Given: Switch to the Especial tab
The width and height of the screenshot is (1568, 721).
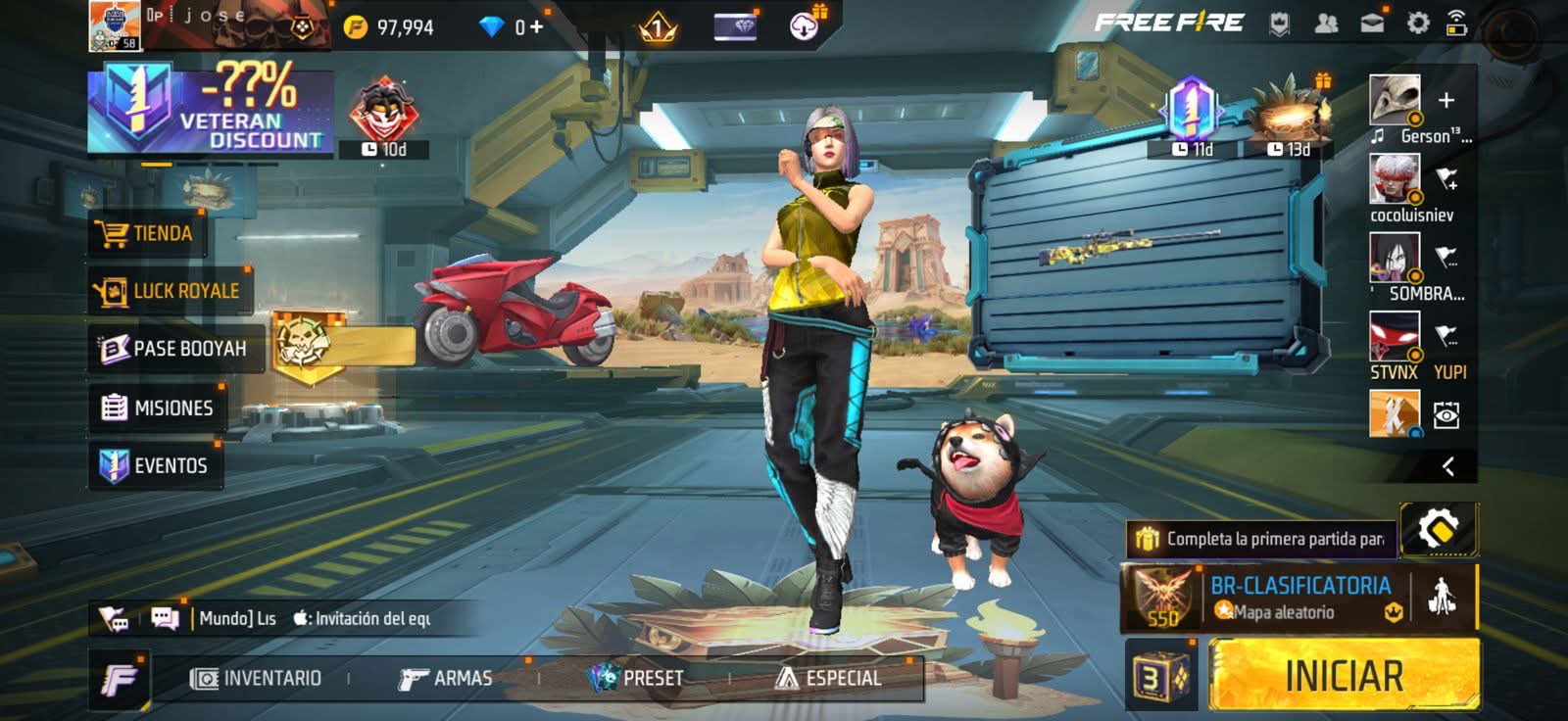Looking at the screenshot, I should (829, 678).
